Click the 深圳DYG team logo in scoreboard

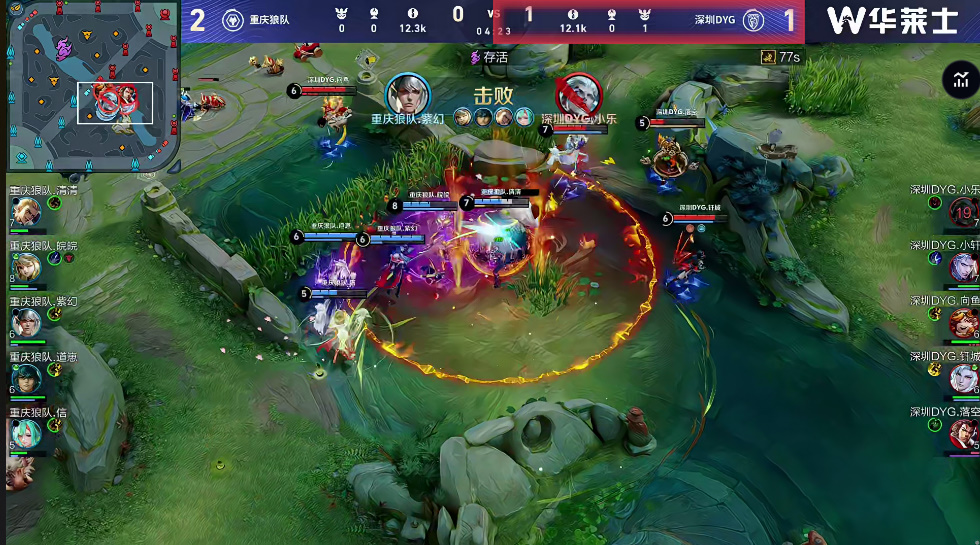pyautogui.click(x=753, y=20)
